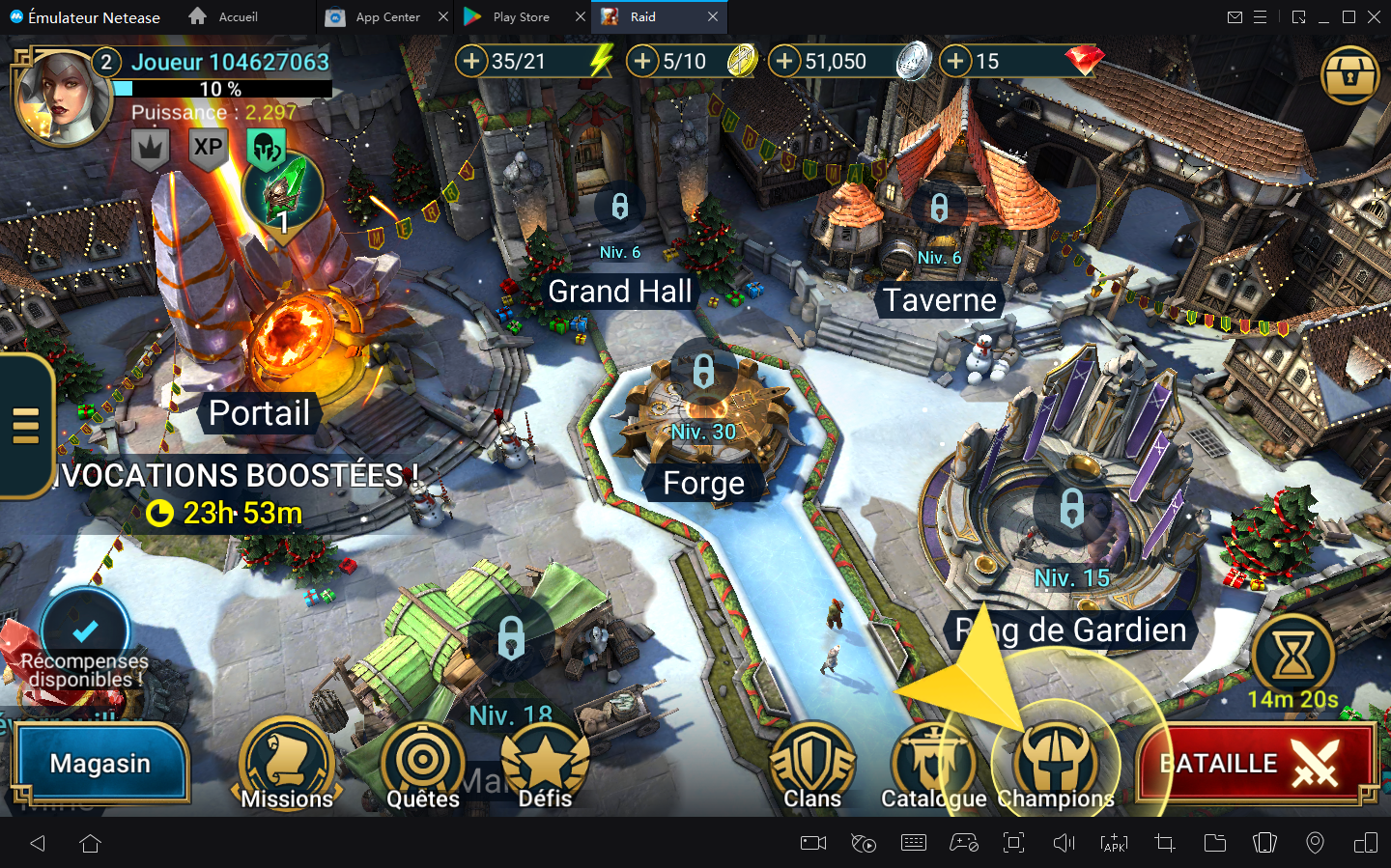The width and height of the screenshot is (1391, 868).
Task: Claim the Récompenses disponibles rewards
Action: point(85,642)
